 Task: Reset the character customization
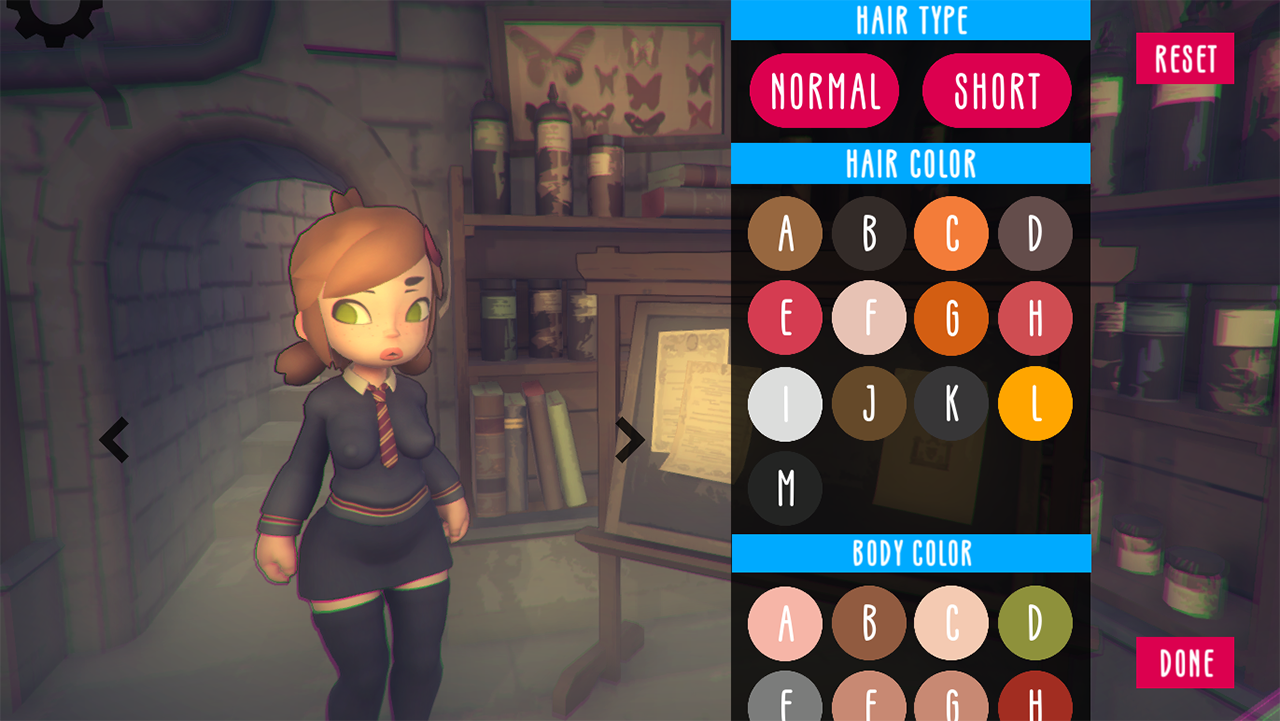(x=1185, y=58)
